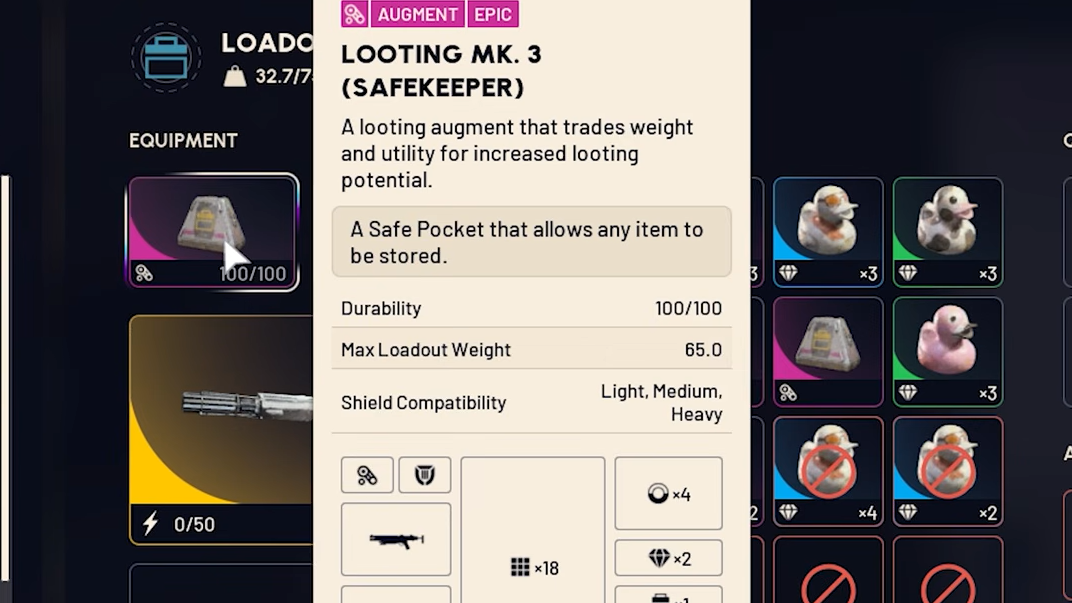Screen dimensions: 1072x603
Task: Choose the pink rubber duck stack
Action: [x=947, y=351]
